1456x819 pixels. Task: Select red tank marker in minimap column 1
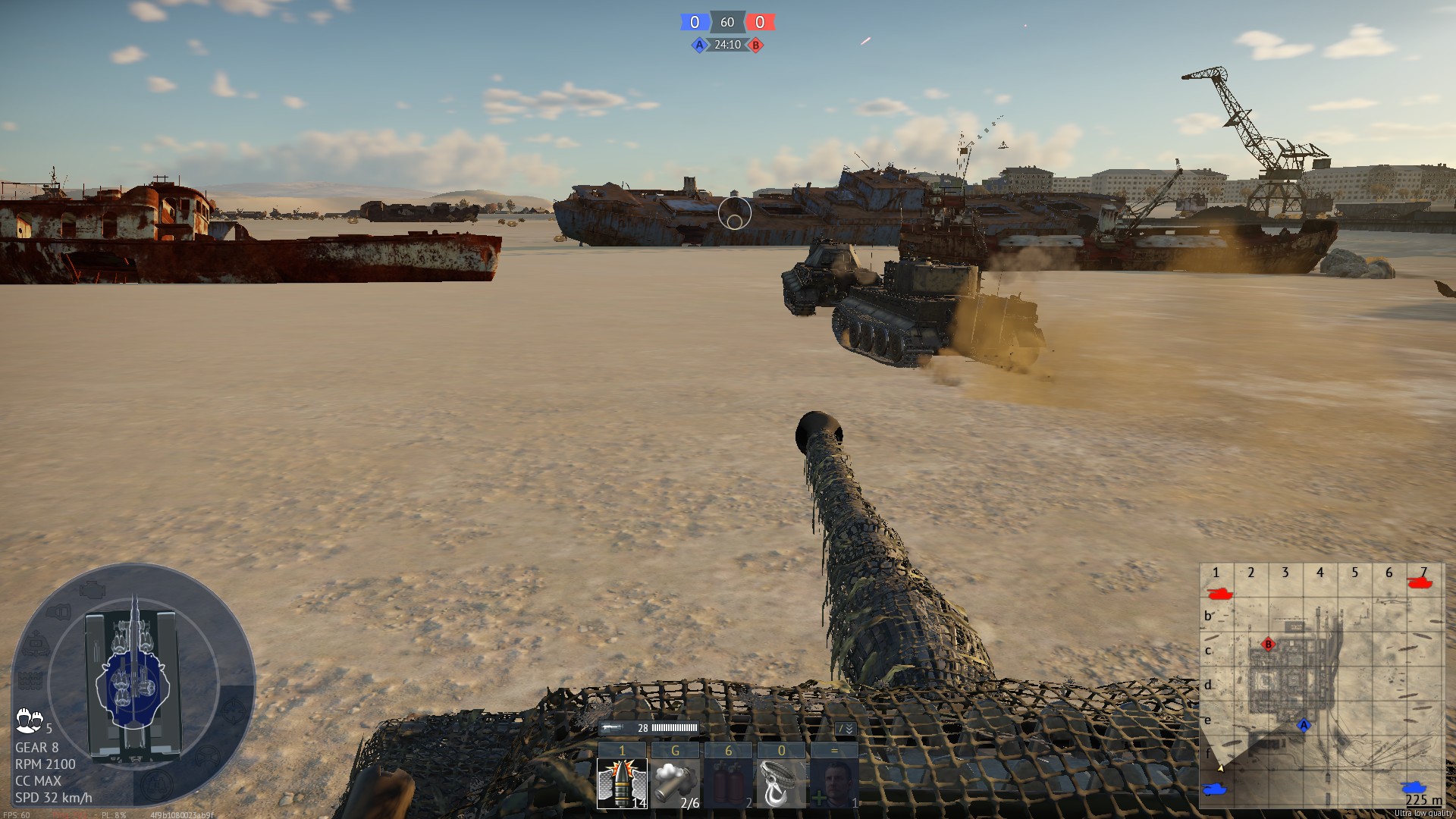[x=1219, y=593]
